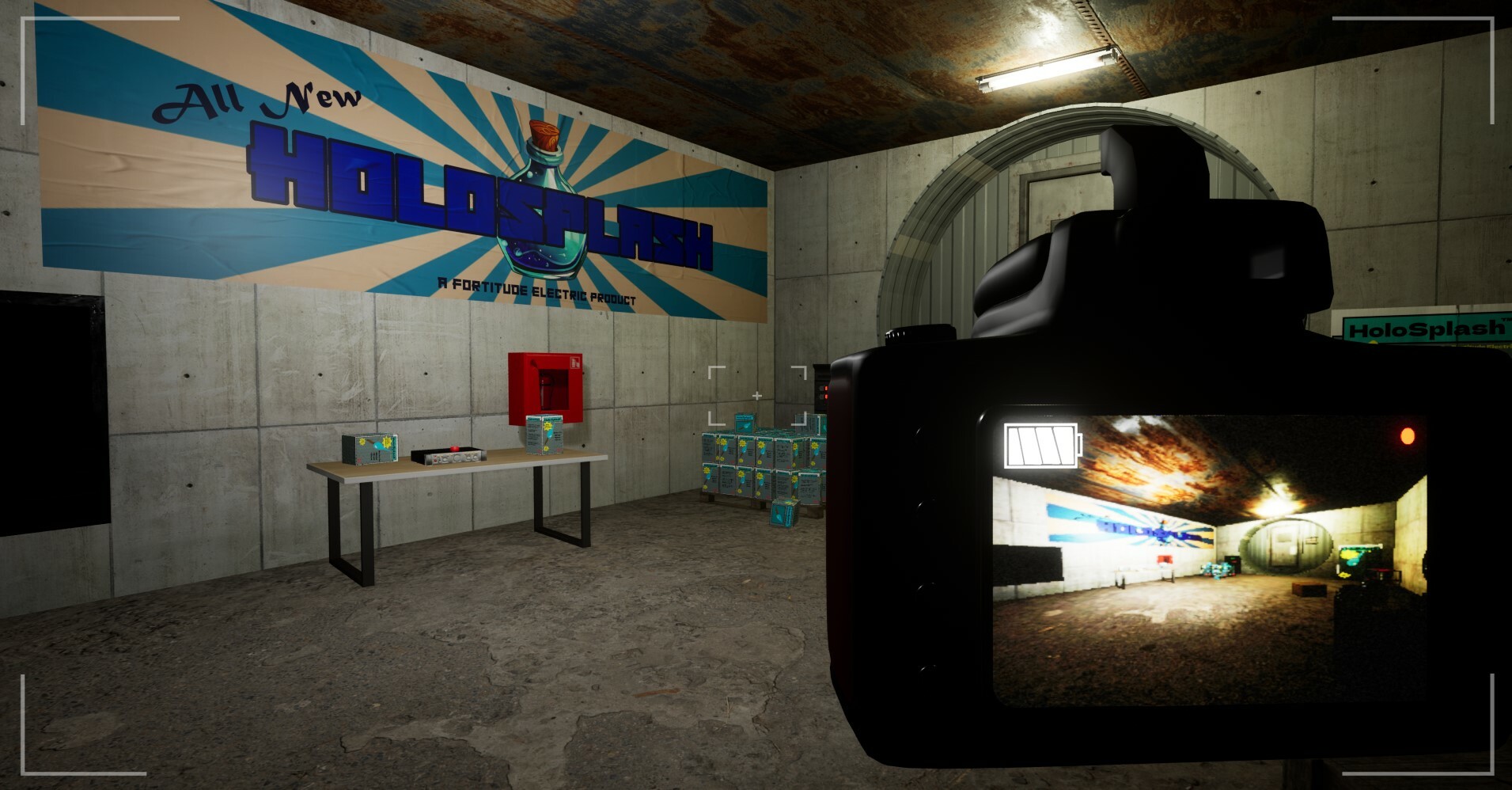Click the HoloSplash box on the table's left end
This screenshot has height=790, width=1512.
[x=370, y=450]
